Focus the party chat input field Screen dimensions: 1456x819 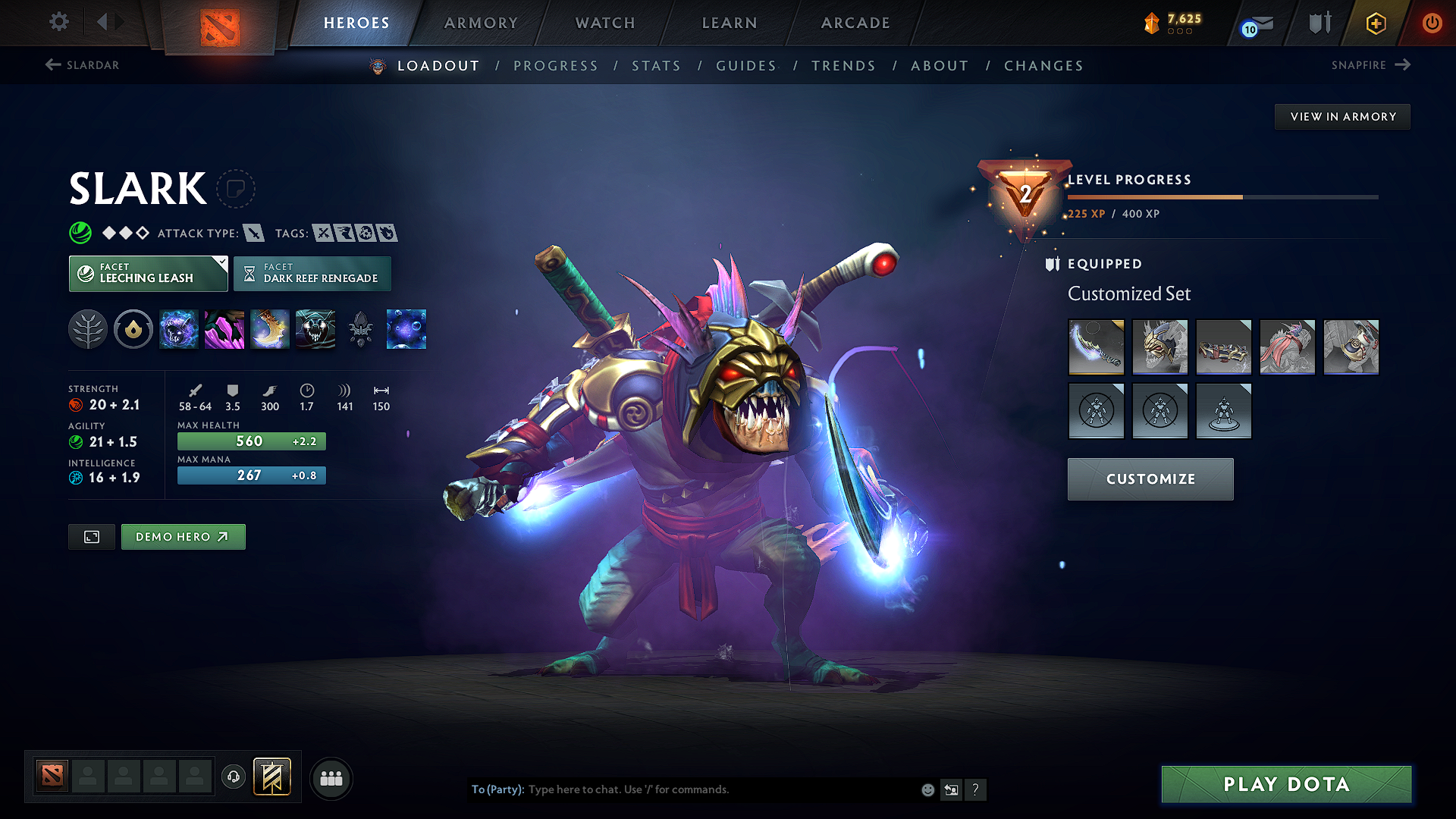coord(720,789)
